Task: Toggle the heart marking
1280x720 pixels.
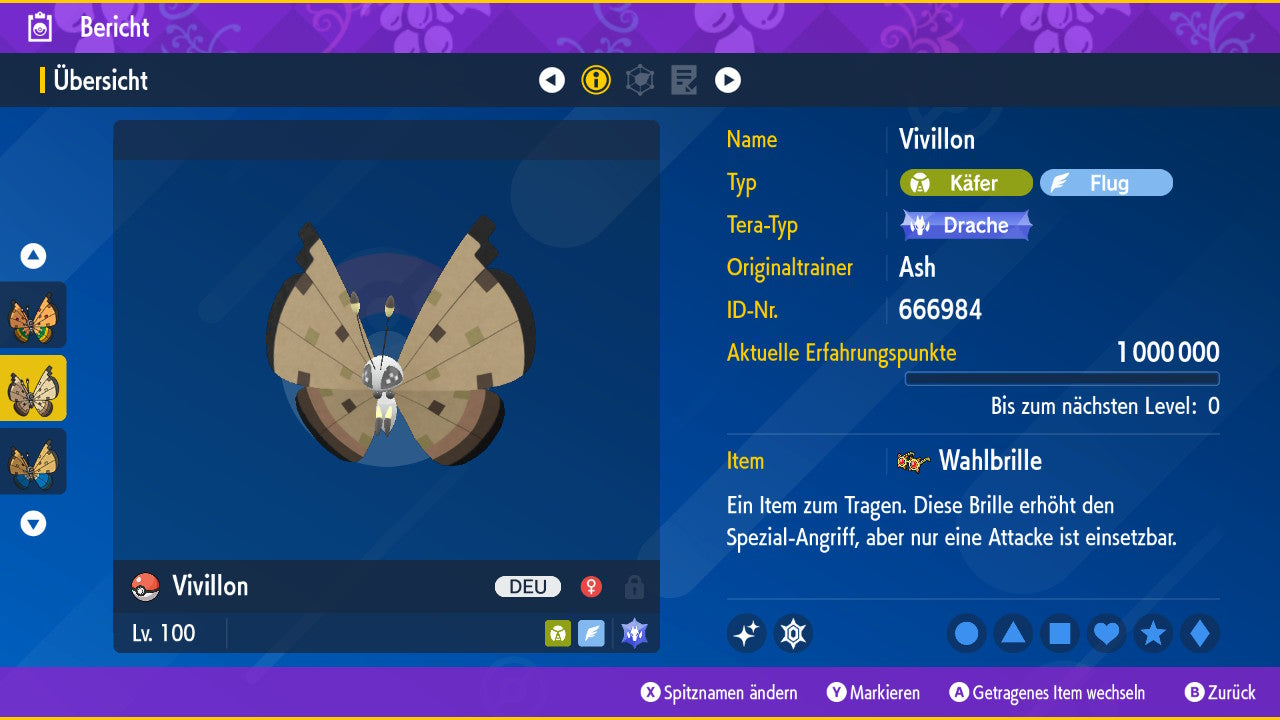Action: coord(1106,633)
